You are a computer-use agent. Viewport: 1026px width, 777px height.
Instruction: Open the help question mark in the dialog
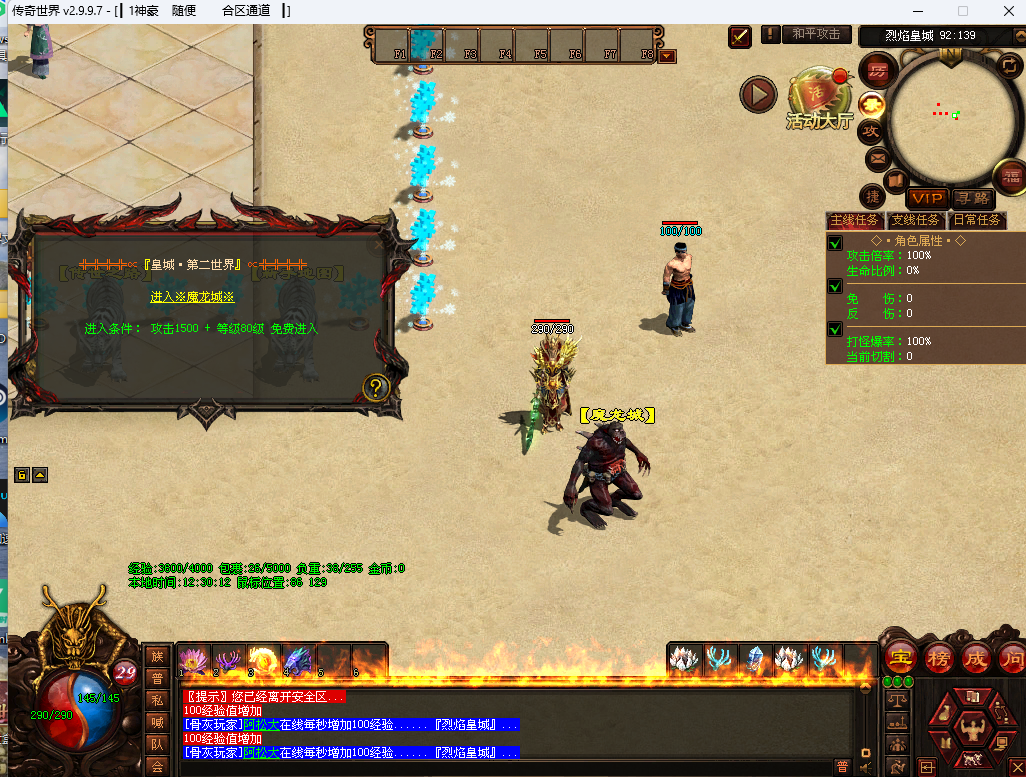click(x=375, y=387)
